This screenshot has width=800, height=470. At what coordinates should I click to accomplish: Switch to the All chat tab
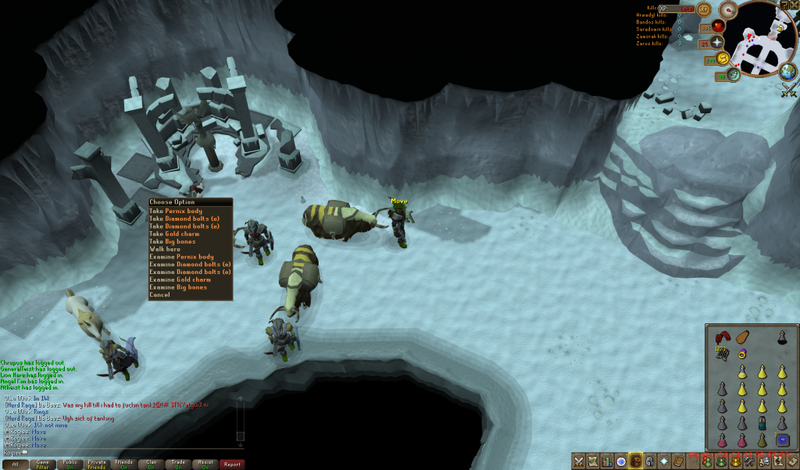(x=15, y=464)
